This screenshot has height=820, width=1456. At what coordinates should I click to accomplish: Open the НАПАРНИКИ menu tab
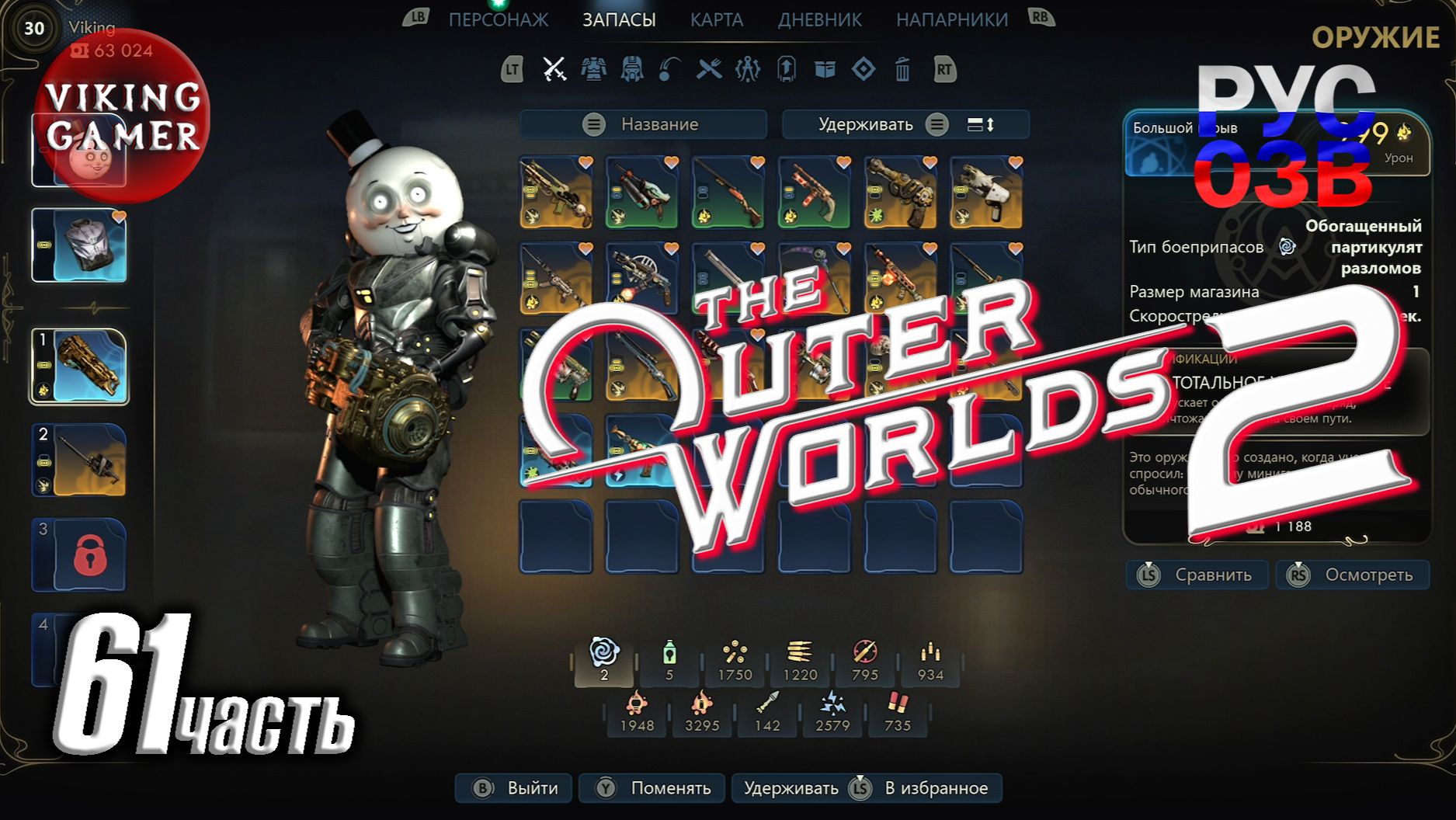(x=953, y=19)
